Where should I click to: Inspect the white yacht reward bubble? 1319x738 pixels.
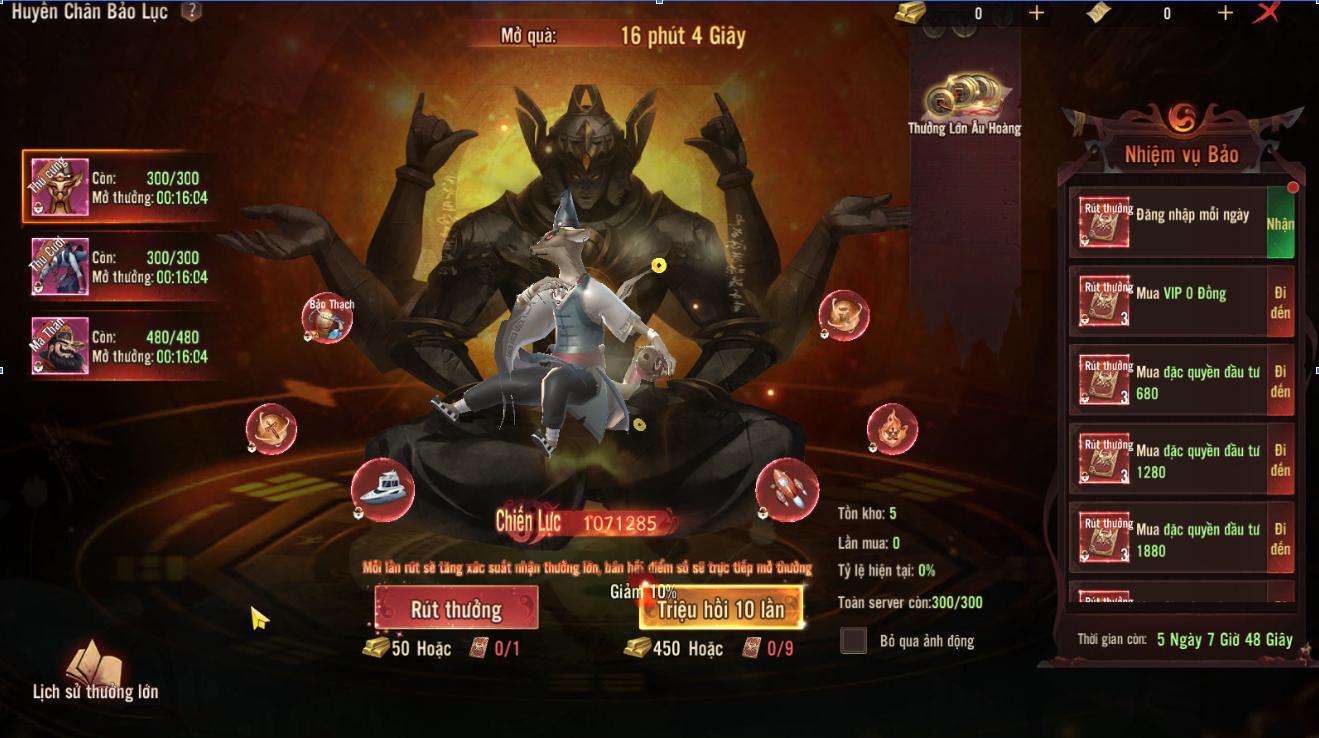383,489
